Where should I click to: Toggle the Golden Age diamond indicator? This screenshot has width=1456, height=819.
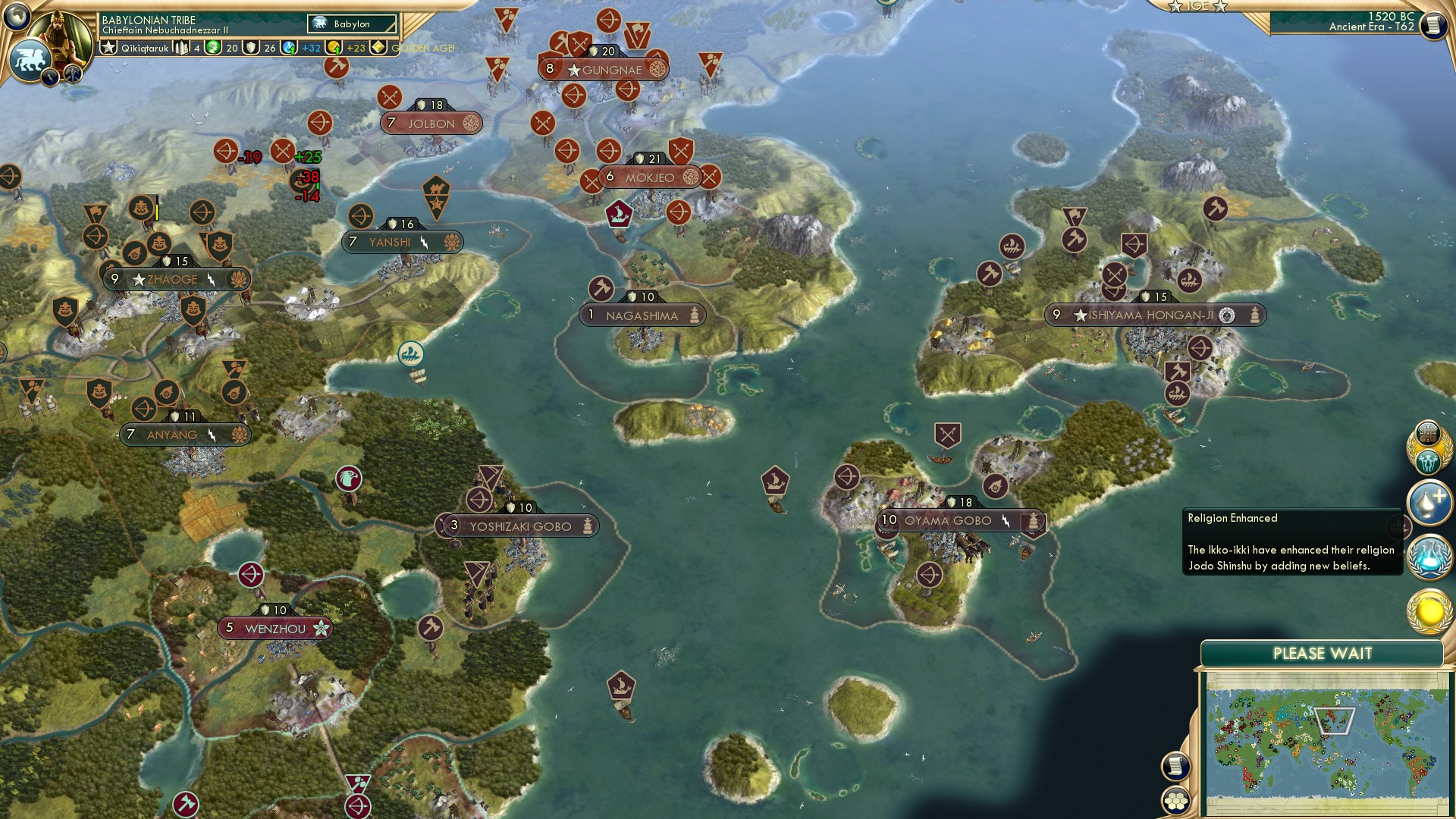379,48
